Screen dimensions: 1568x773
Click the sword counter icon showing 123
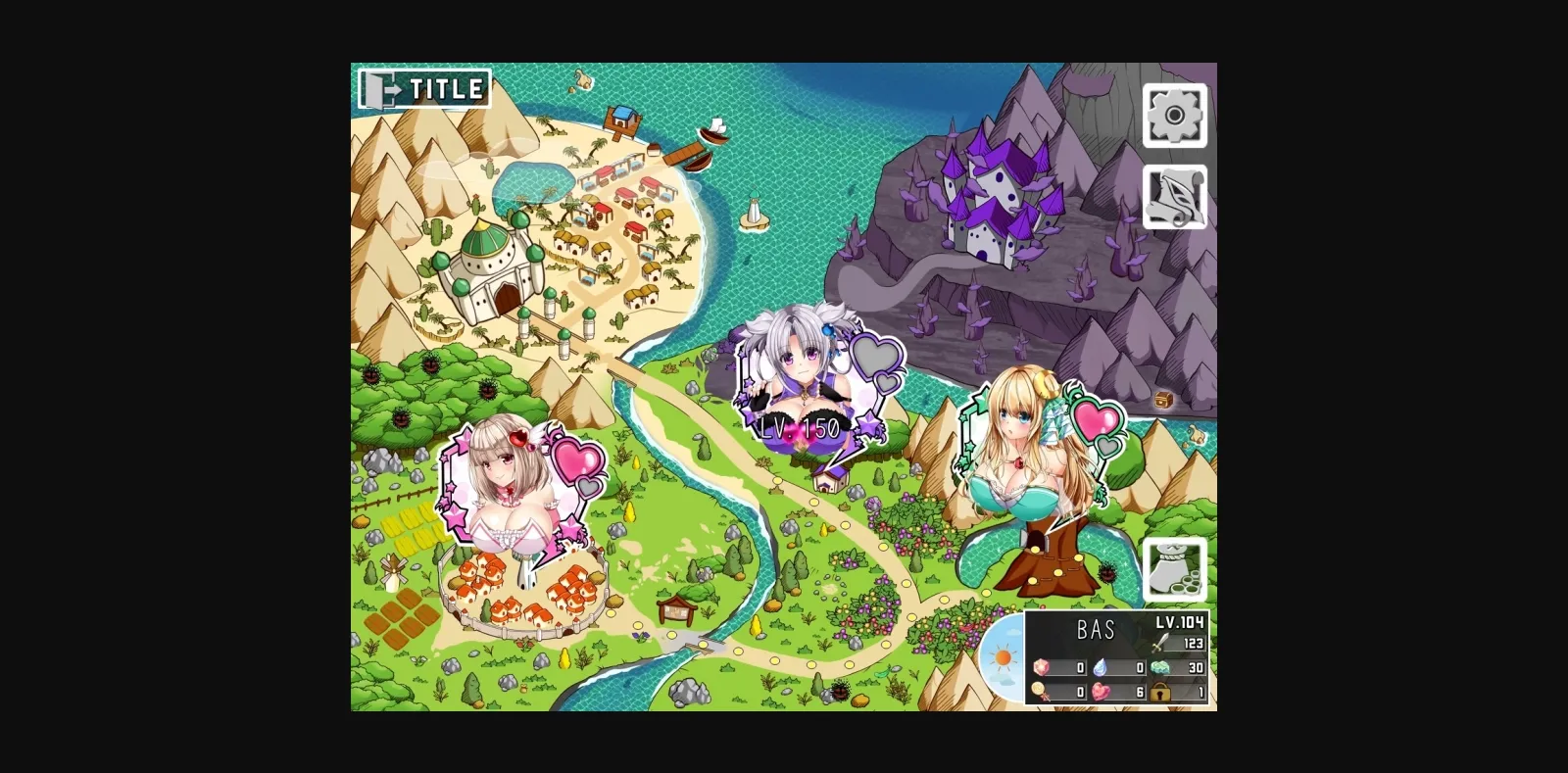point(1159,643)
